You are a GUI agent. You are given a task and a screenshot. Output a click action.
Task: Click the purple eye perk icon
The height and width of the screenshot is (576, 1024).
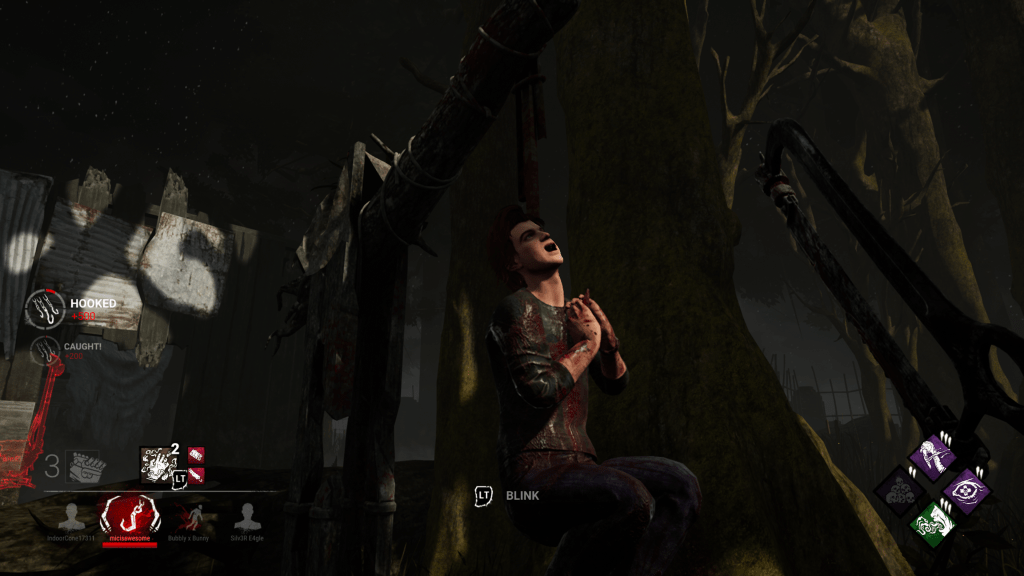click(965, 491)
